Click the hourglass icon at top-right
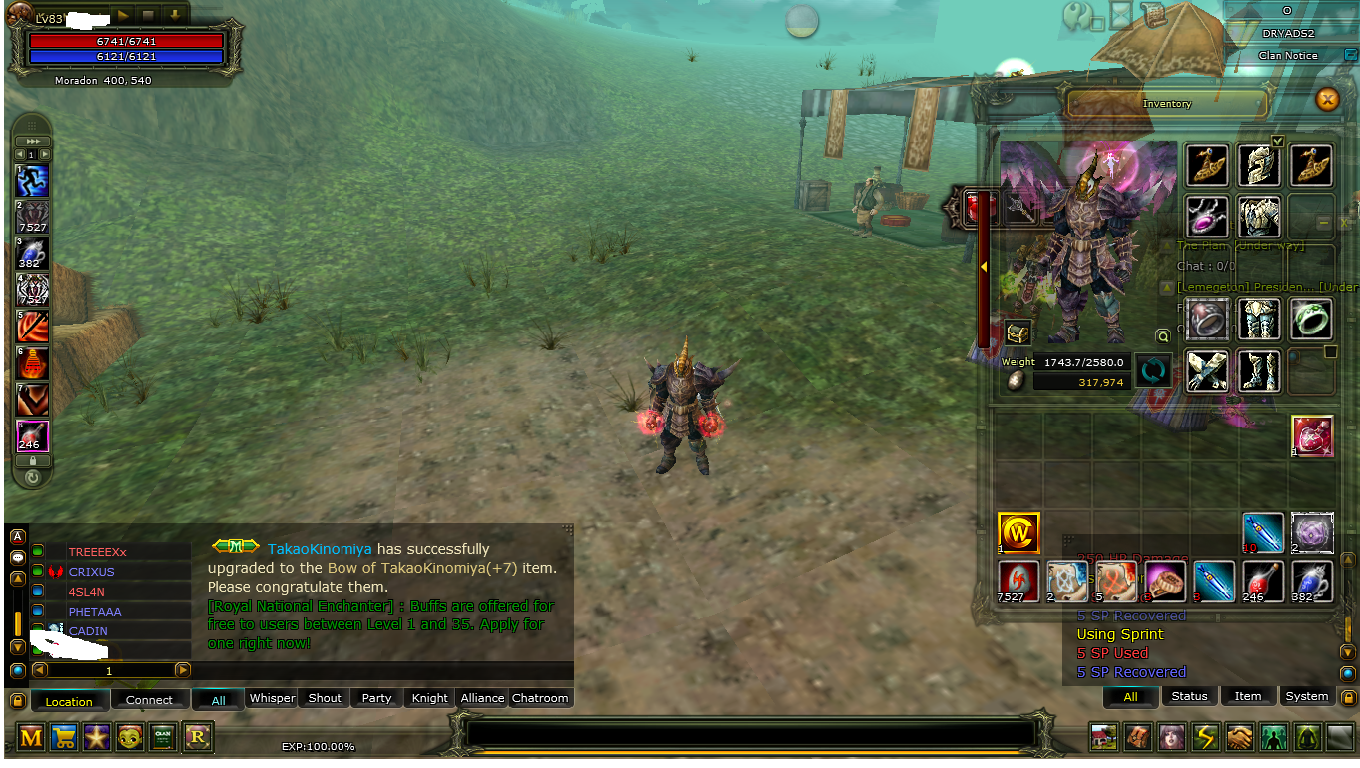Image resolution: width=1360 pixels, height=768 pixels. point(1121,14)
